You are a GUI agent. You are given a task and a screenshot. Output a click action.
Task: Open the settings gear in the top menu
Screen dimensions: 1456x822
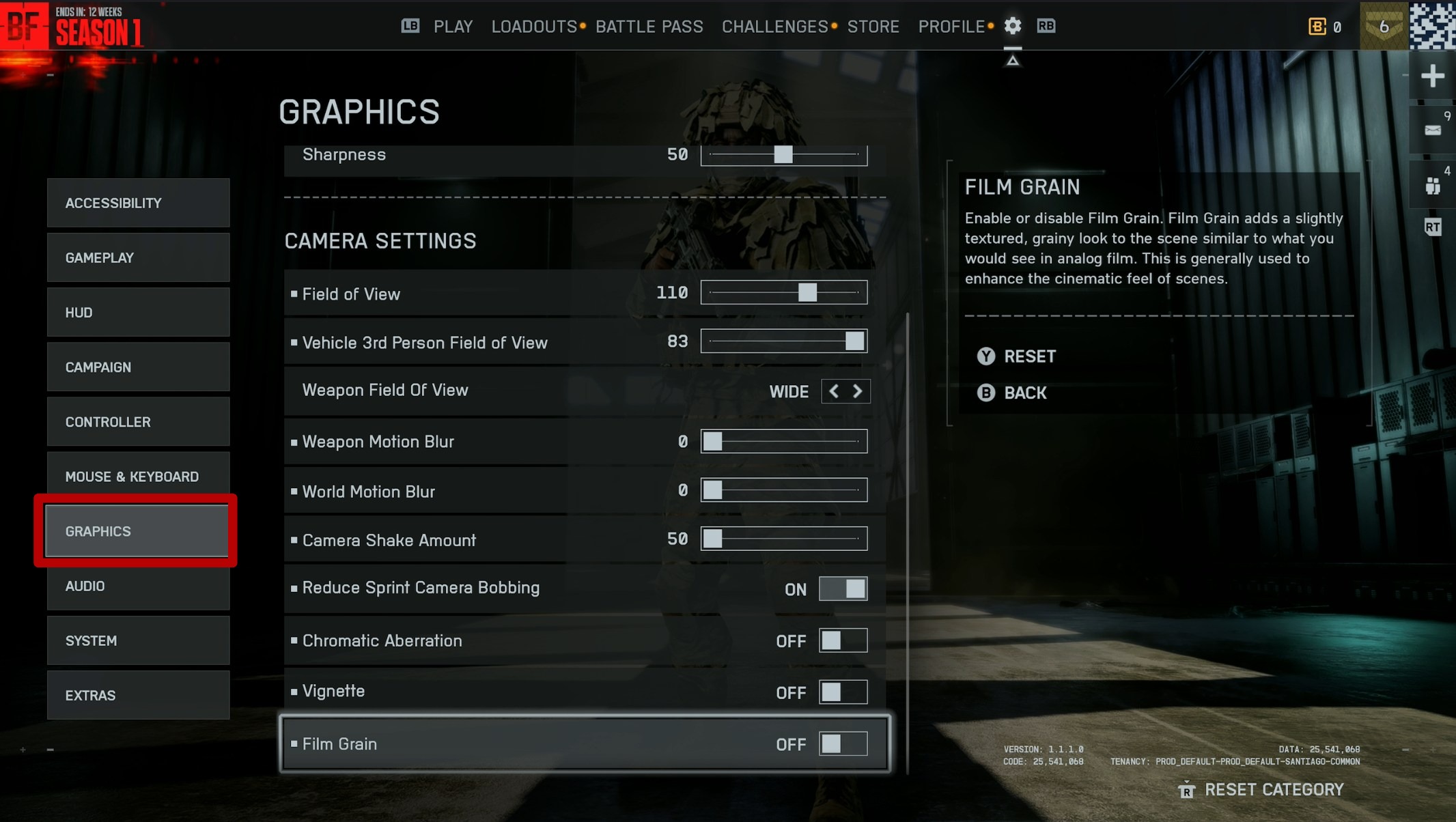point(1013,26)
